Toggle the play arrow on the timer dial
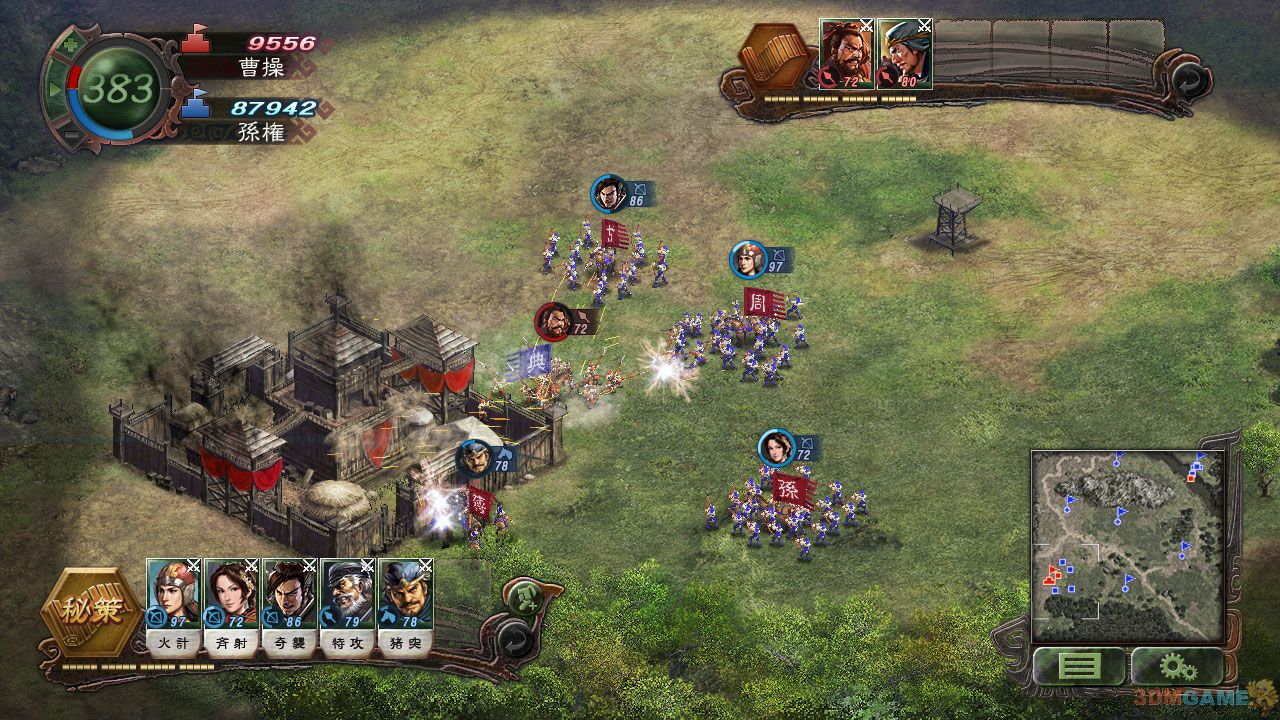 point(55,90)
